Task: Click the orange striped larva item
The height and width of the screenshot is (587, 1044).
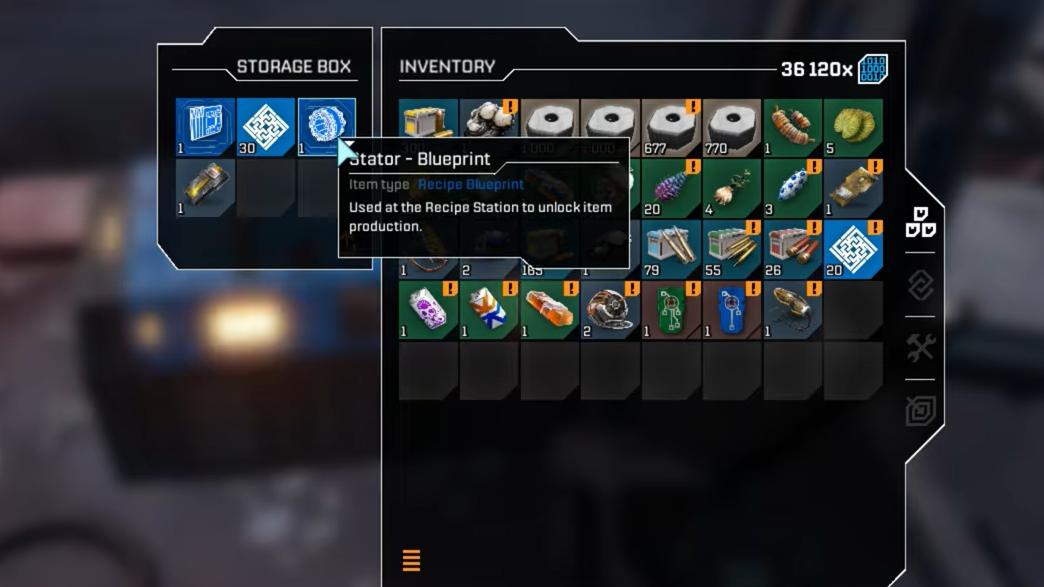Action: [x=792, y=127]
